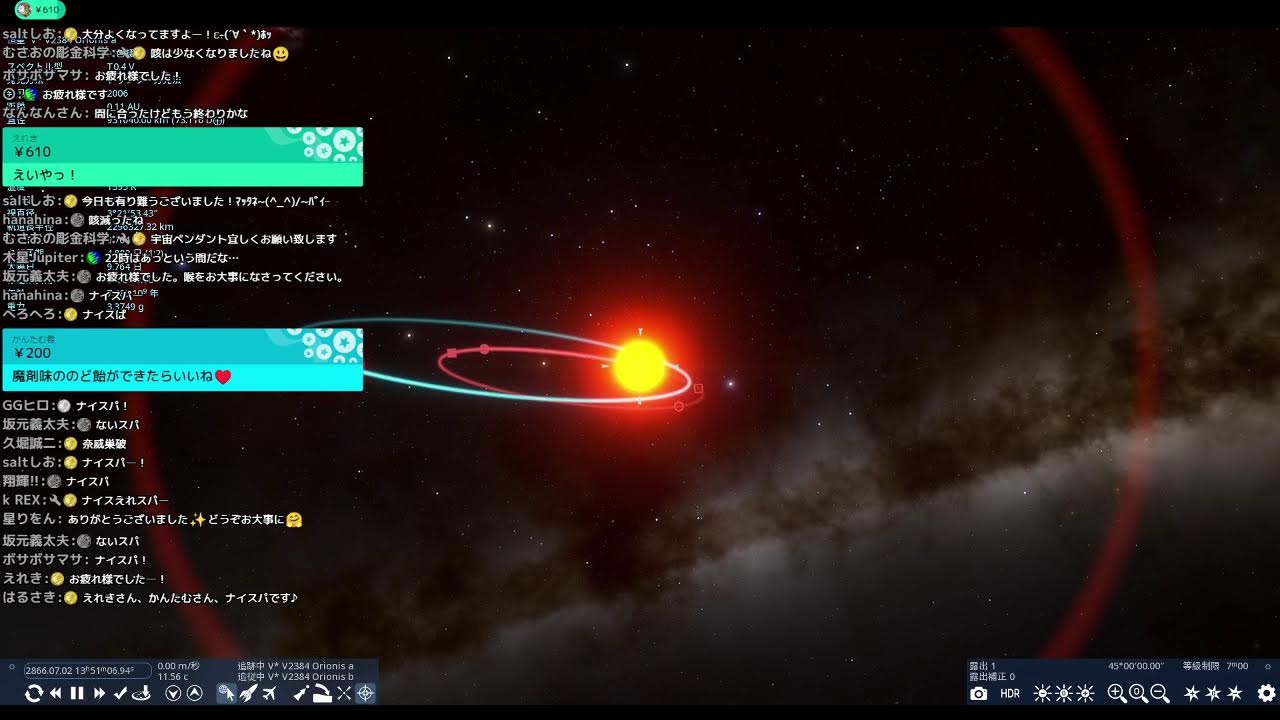Toggle the tracking crosshair target icon
Image resolution: width=1280 pixels, height=720 pixels.
[x=365, y=693]
